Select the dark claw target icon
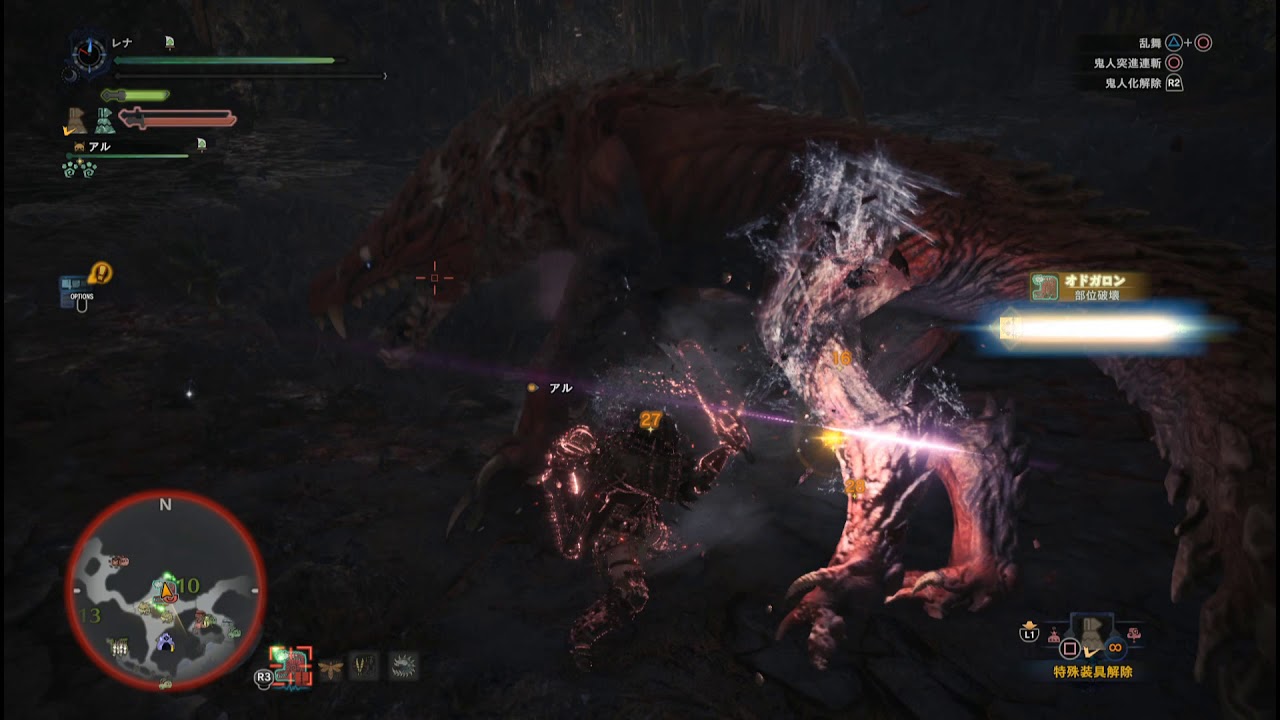The image size is (1280, 720). (x=365, y=666)
